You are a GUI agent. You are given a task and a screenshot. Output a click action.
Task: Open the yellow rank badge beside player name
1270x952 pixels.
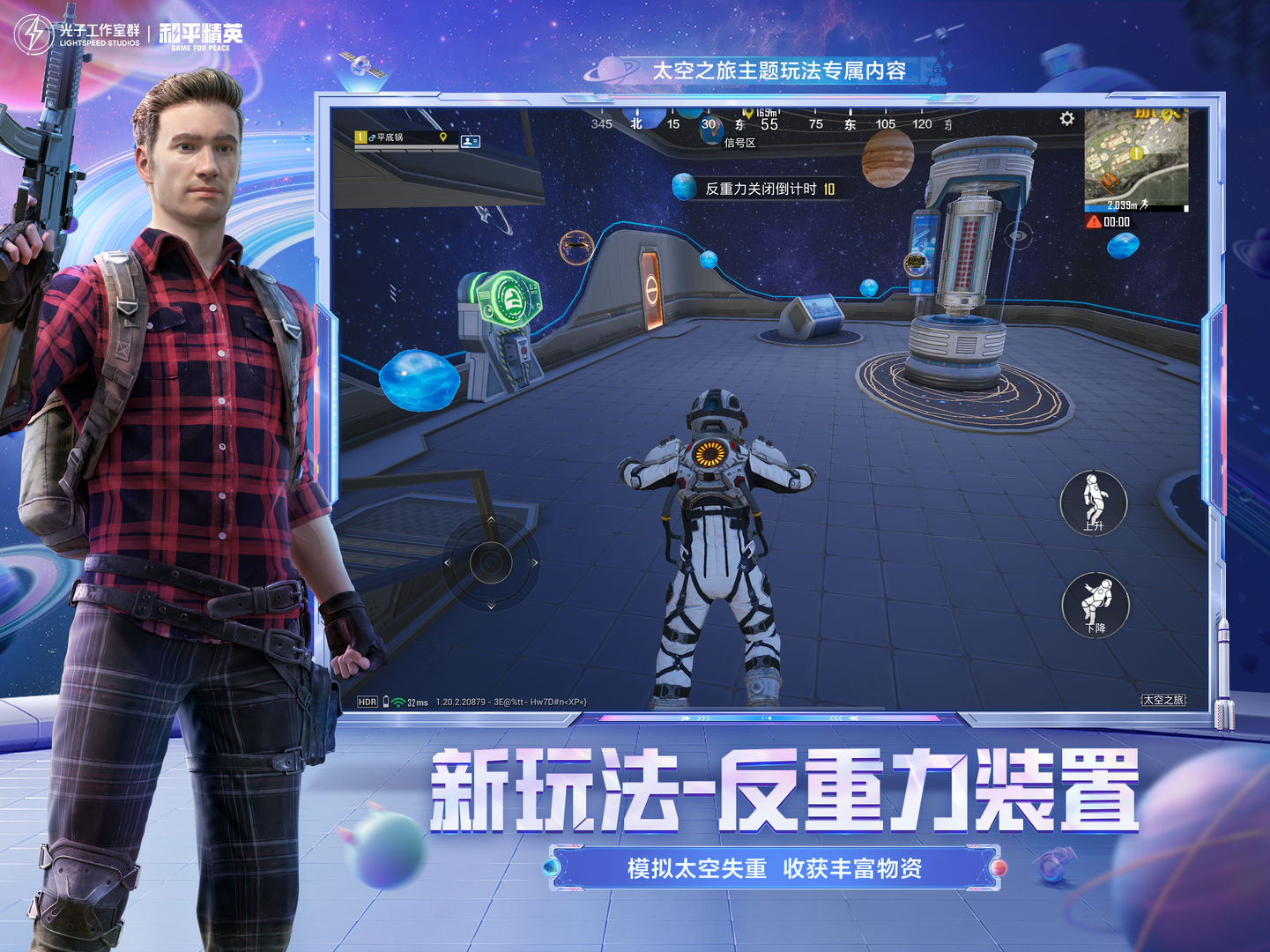360,139
